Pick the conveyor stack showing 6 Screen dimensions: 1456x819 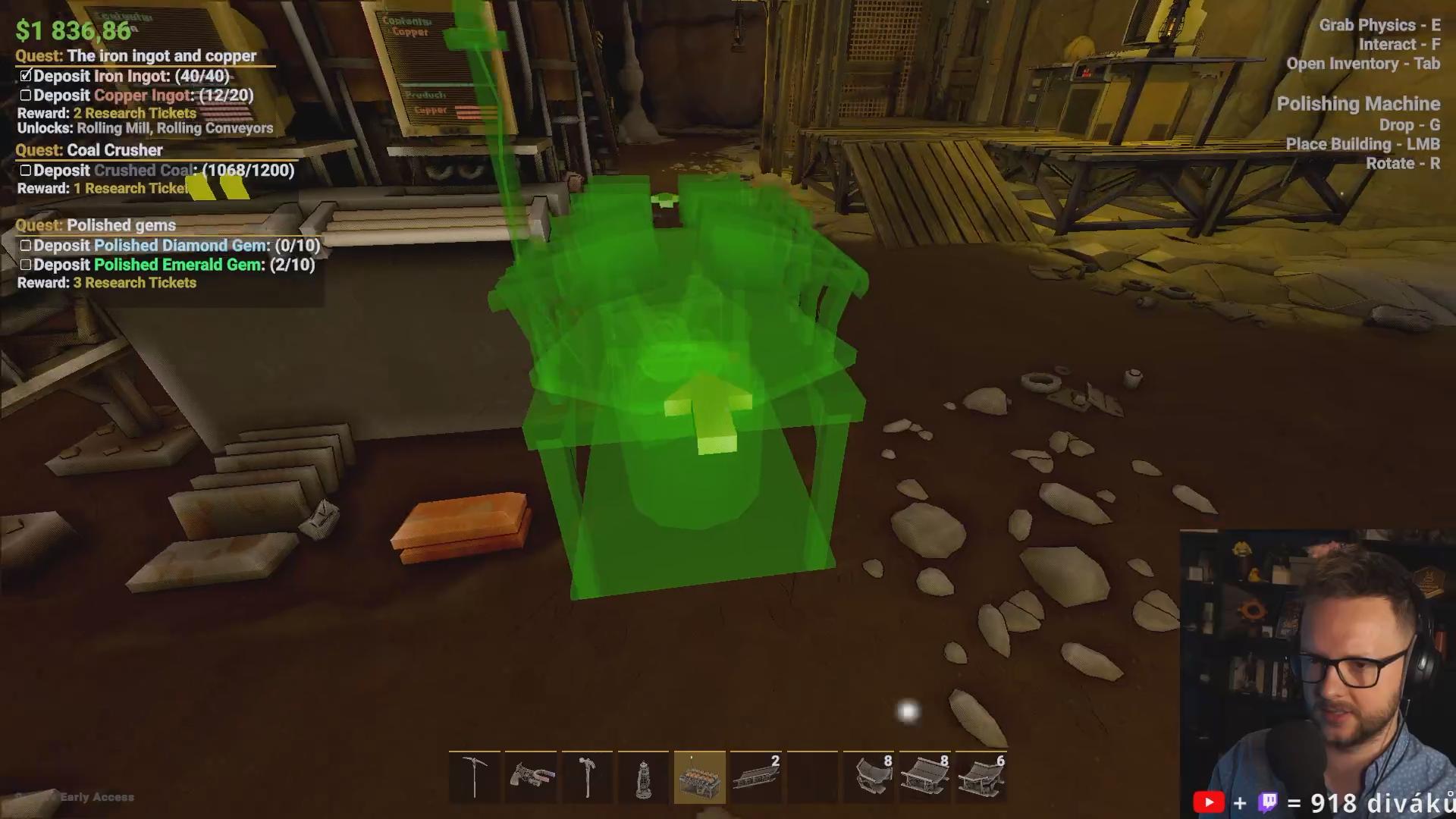coord(981,777)
